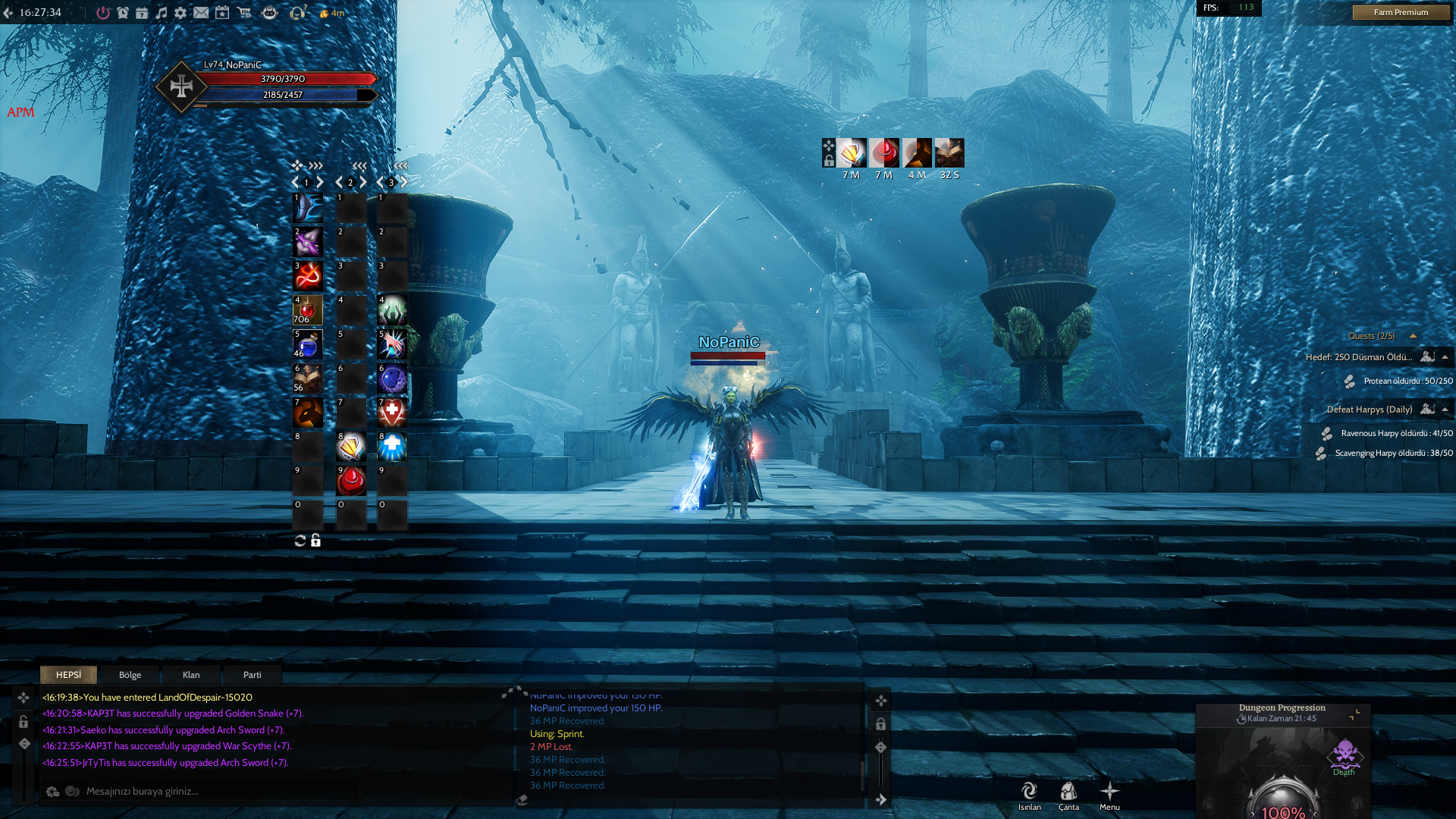Image resolution: width=1456 pixels, height=819 pixels.
Task: Use the blue mana potion slot
Action: pyautogui.click(x=308, y=344)
